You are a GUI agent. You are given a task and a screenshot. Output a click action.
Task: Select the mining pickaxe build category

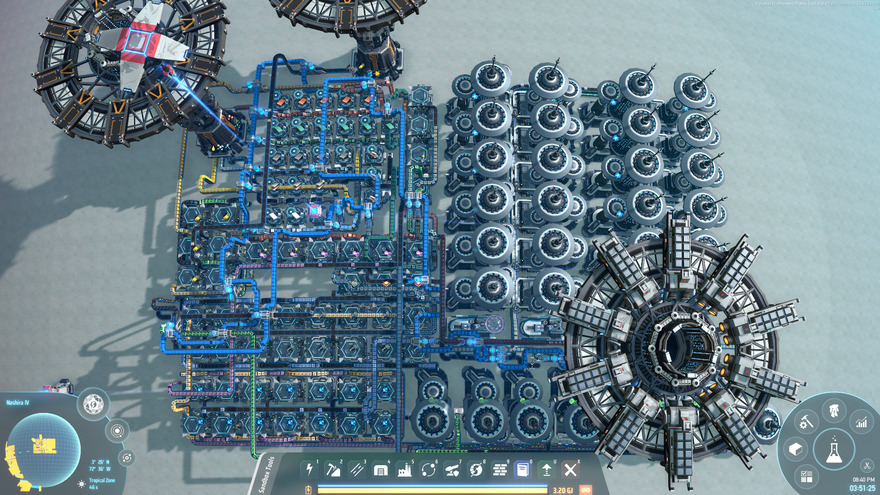tap(335, 469)
